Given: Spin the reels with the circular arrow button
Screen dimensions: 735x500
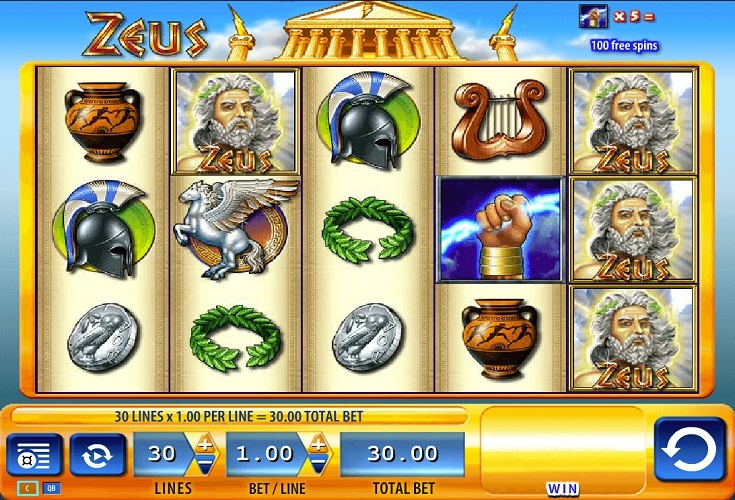Looking at the screenshot, I should tap(689, 449).
